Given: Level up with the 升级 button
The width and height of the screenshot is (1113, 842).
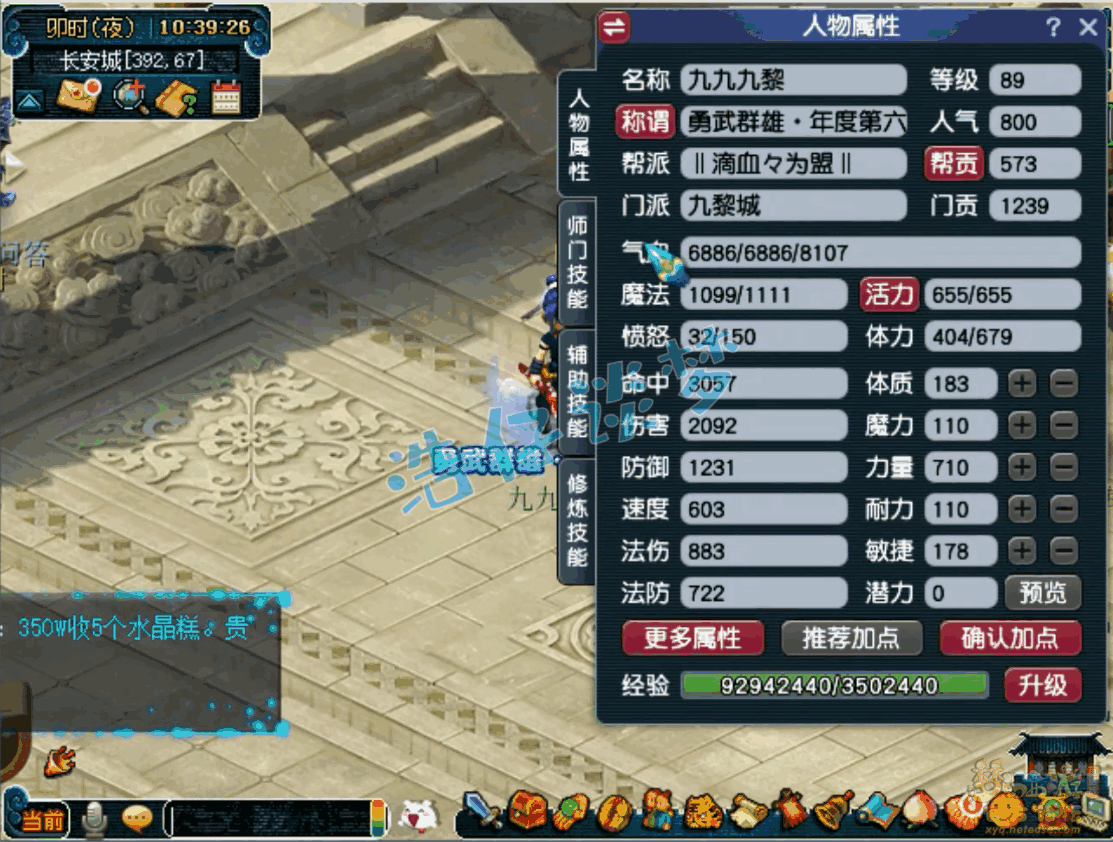Looking at the screenshot, I should point(1042,685).
